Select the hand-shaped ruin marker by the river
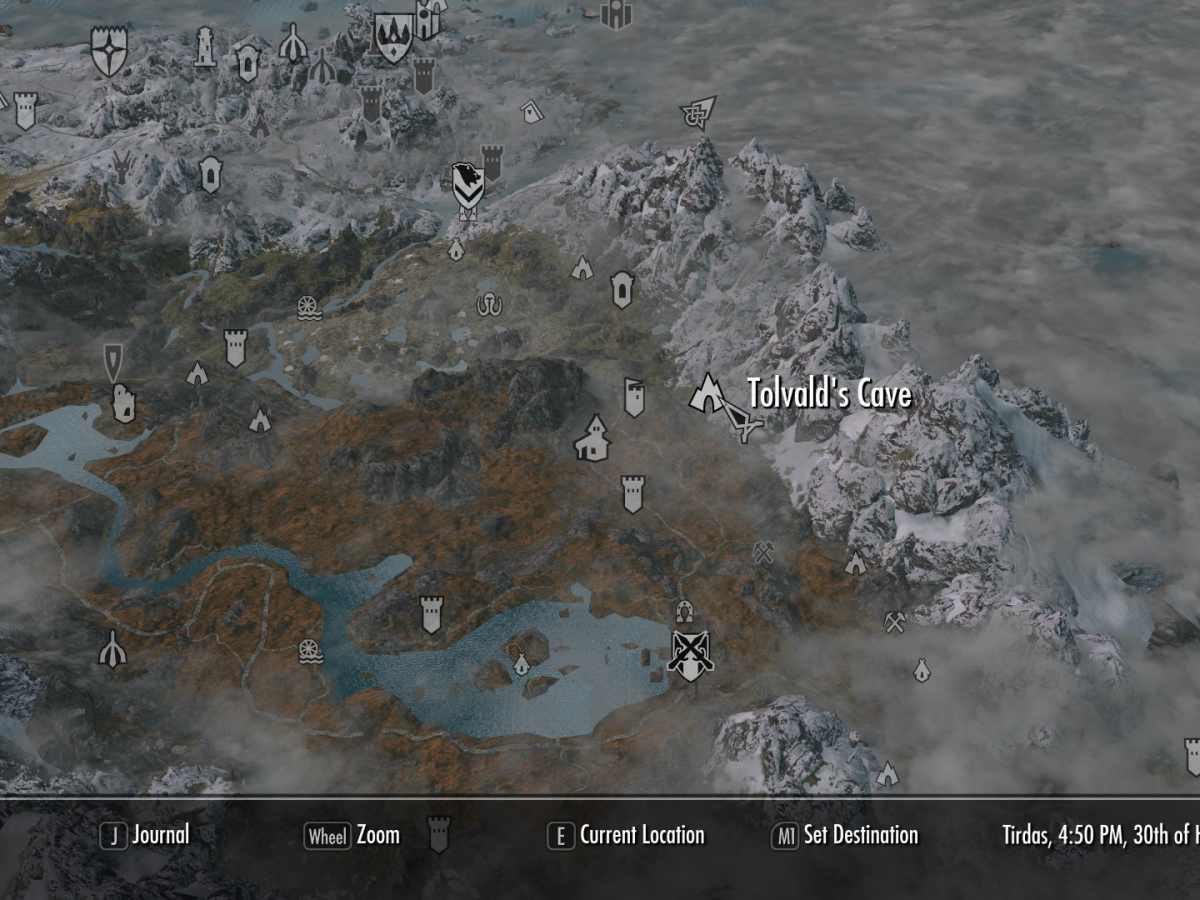The width and height of the screenshot is (1200, 900). click(123, 402)
